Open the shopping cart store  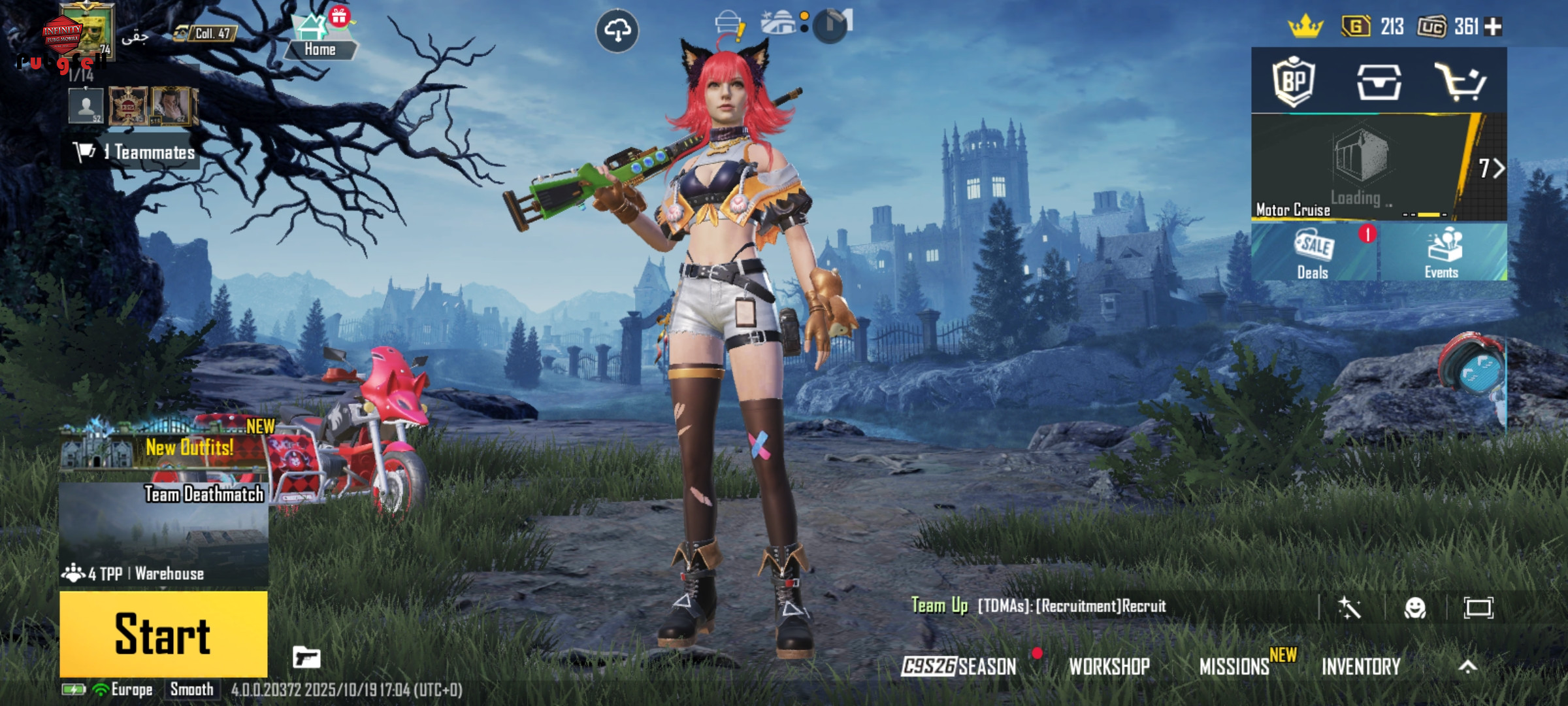(x=1461, y=82)
